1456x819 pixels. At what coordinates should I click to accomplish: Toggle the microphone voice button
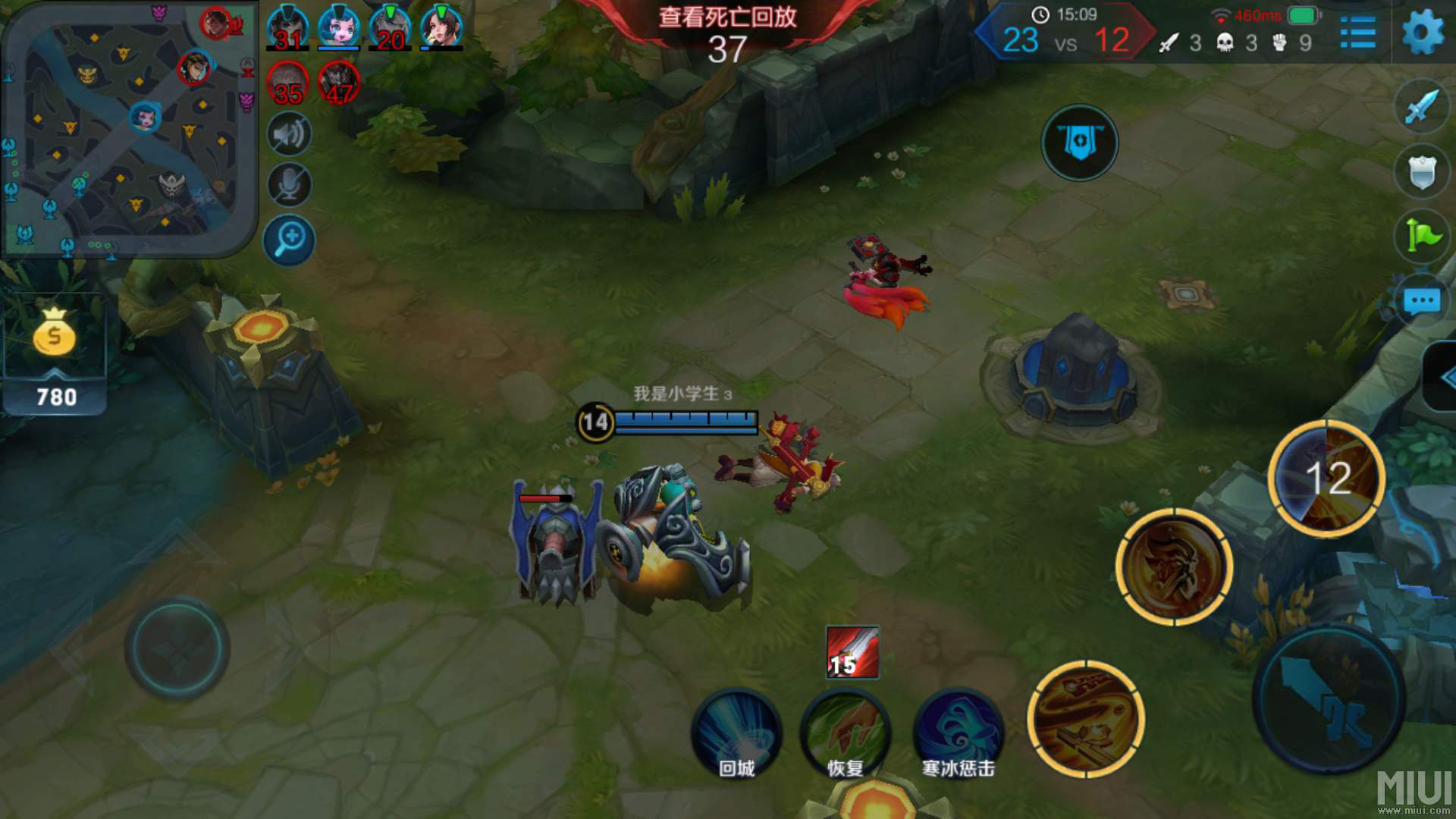(x=289, y=185)
